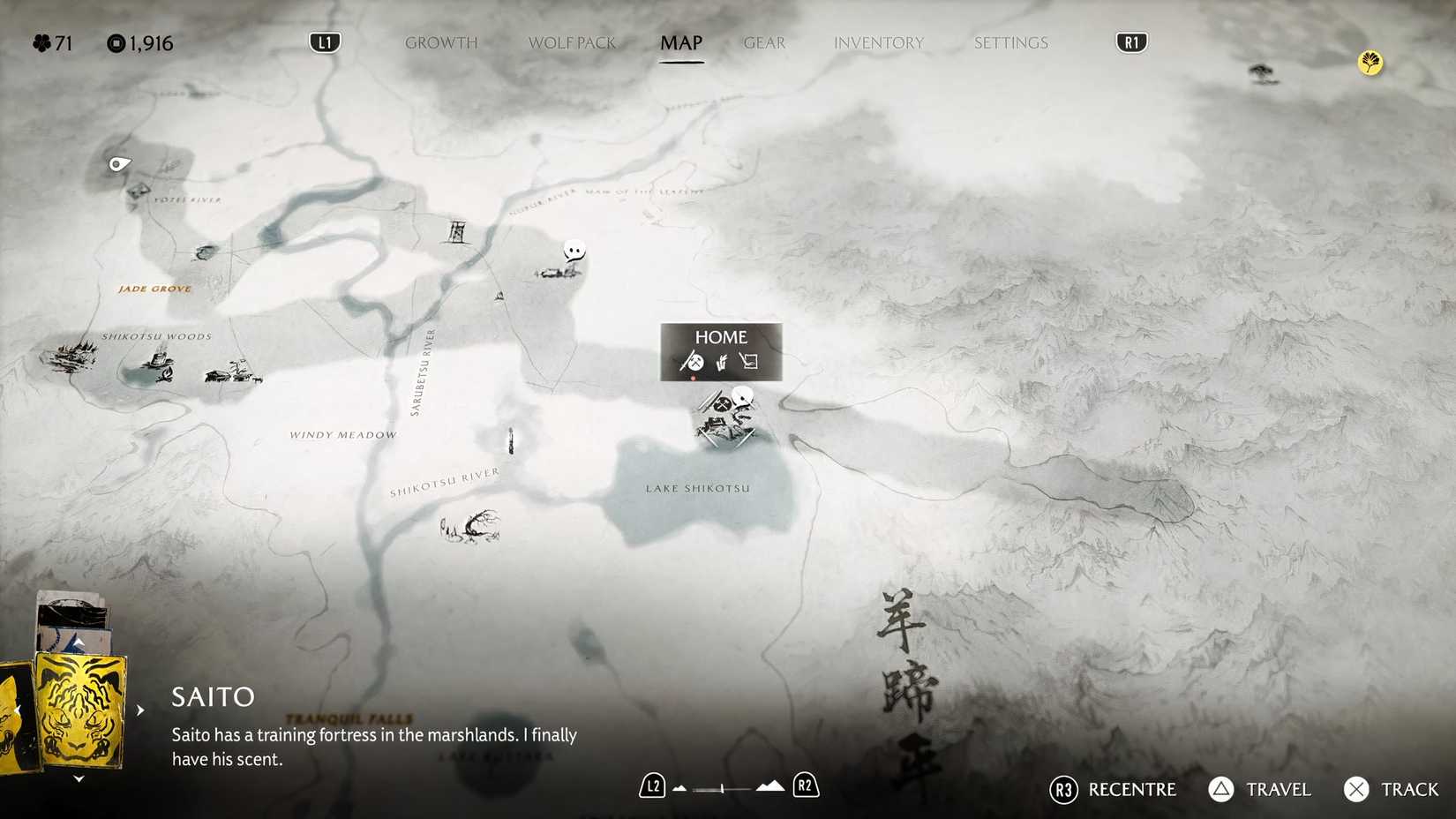The height and width of the screenshot is (819, 1456).
Task: Click the bird marker near Yotei River
Action: click(x=117, y=162)
